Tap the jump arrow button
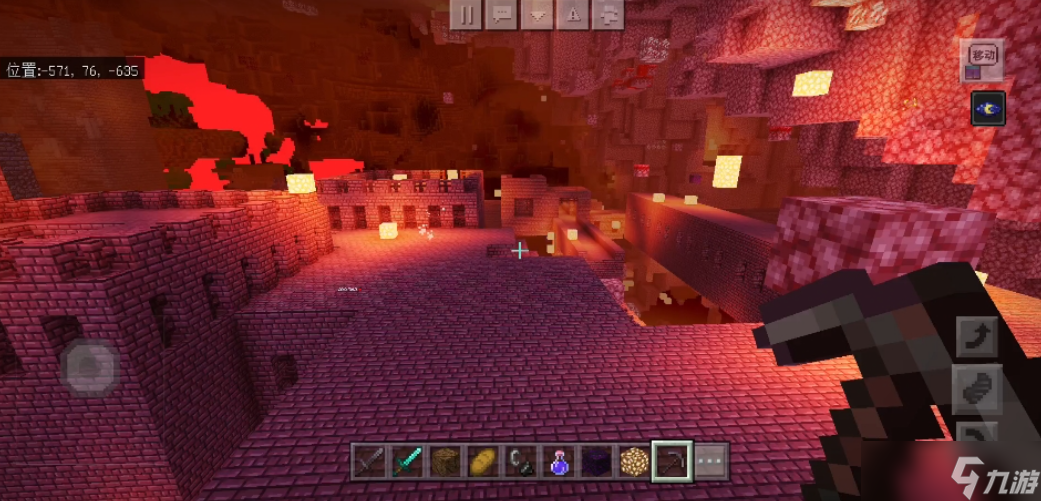The height and width of the screenshot is (501, 1041). point(976,337)
